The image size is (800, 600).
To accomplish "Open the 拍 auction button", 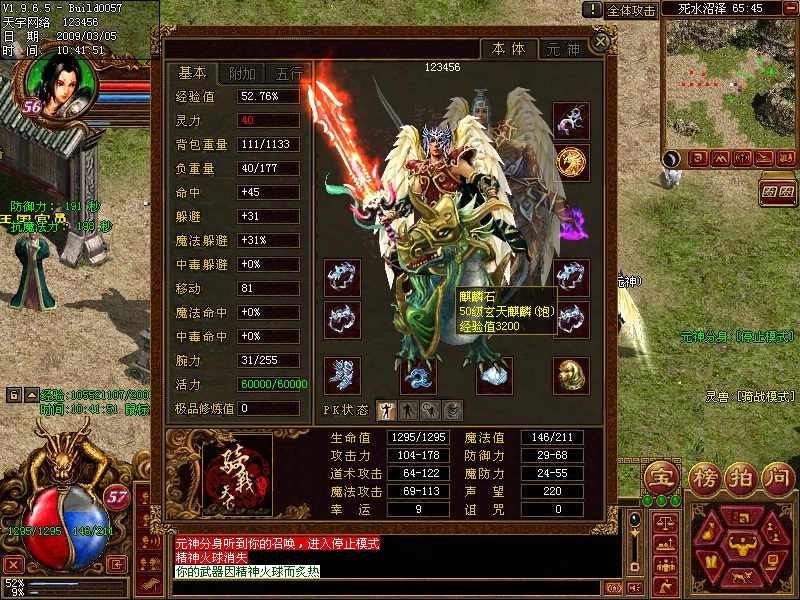I will pos(738,476).
